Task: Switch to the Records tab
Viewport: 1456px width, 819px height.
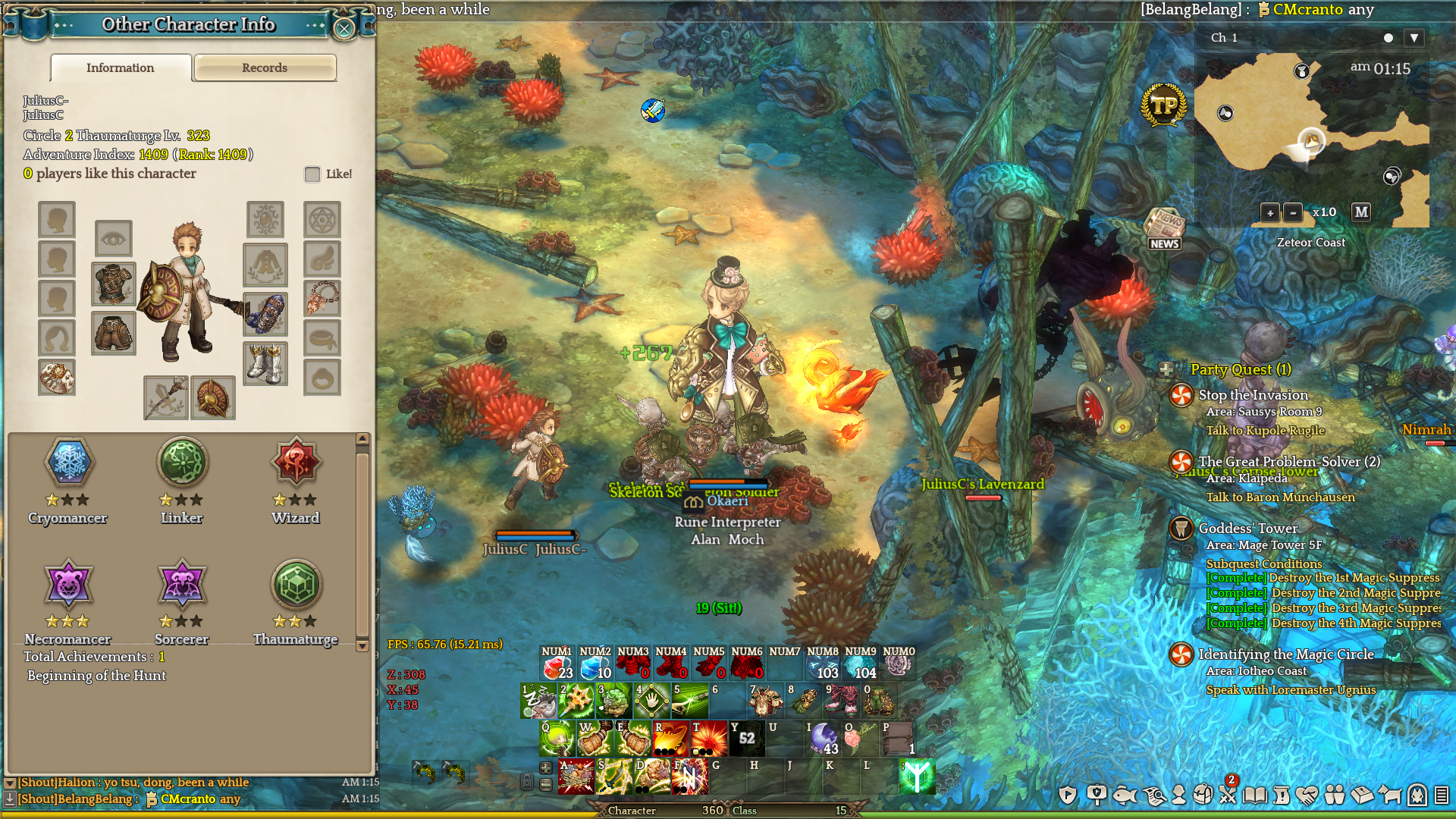Action: click(x=265, y=67)
